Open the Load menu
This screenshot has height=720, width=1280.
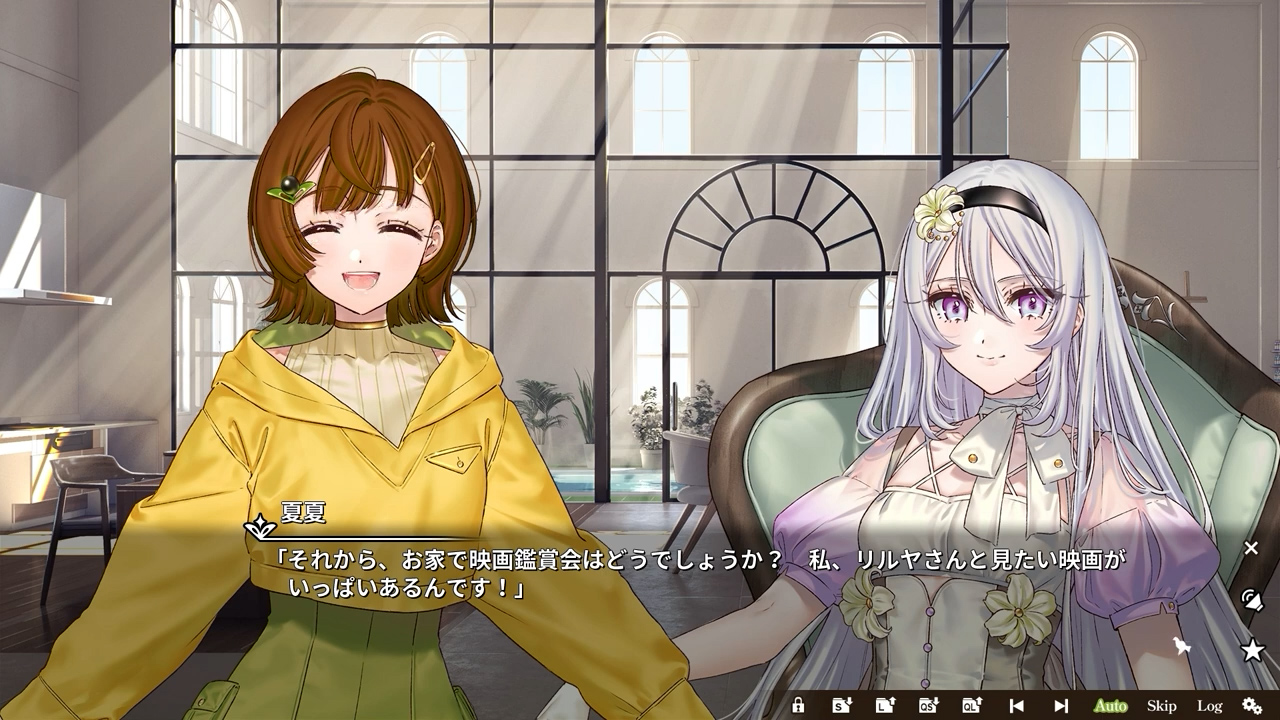pos(885,705)
